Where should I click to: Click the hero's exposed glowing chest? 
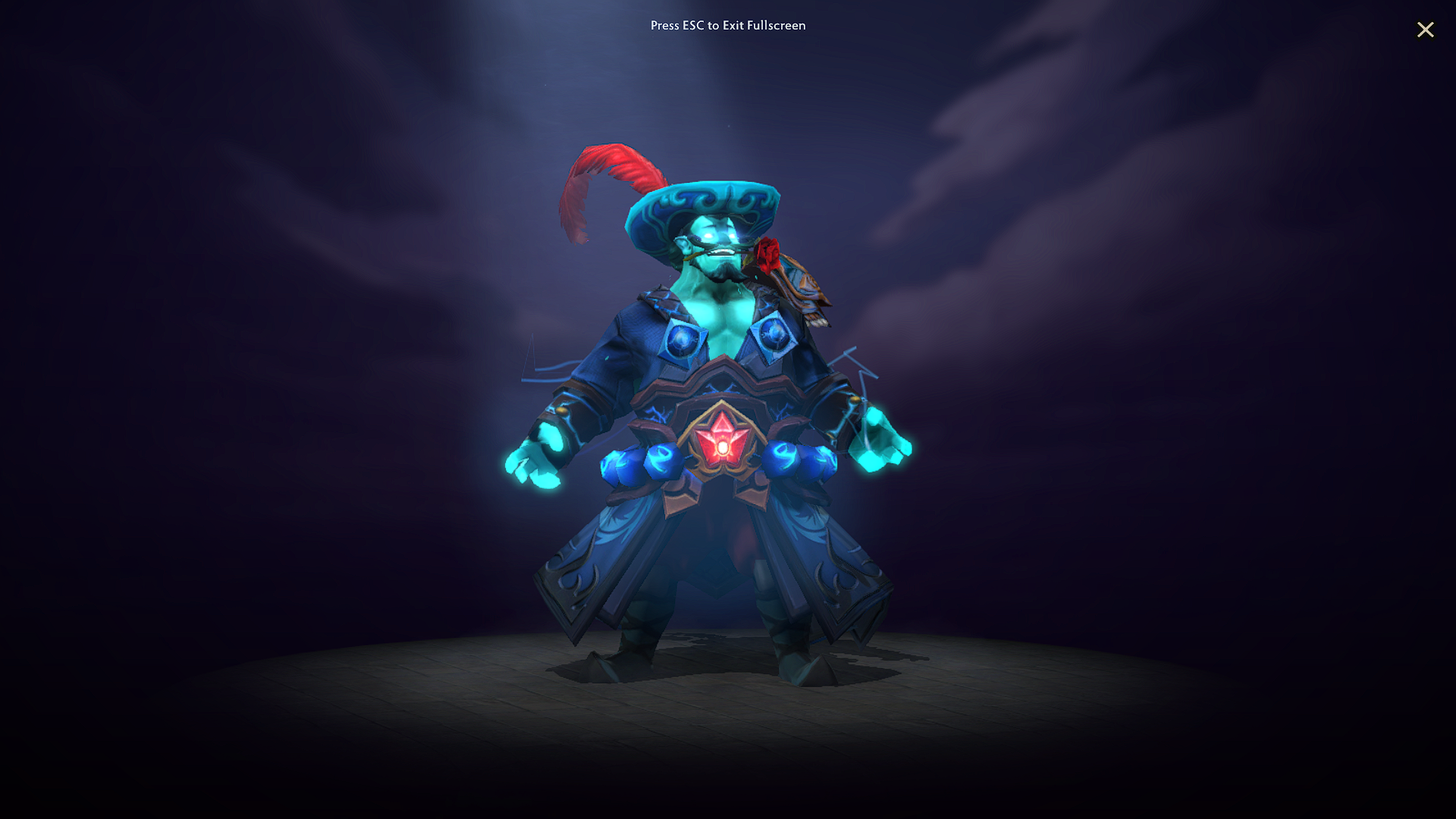tap(720, 318)
